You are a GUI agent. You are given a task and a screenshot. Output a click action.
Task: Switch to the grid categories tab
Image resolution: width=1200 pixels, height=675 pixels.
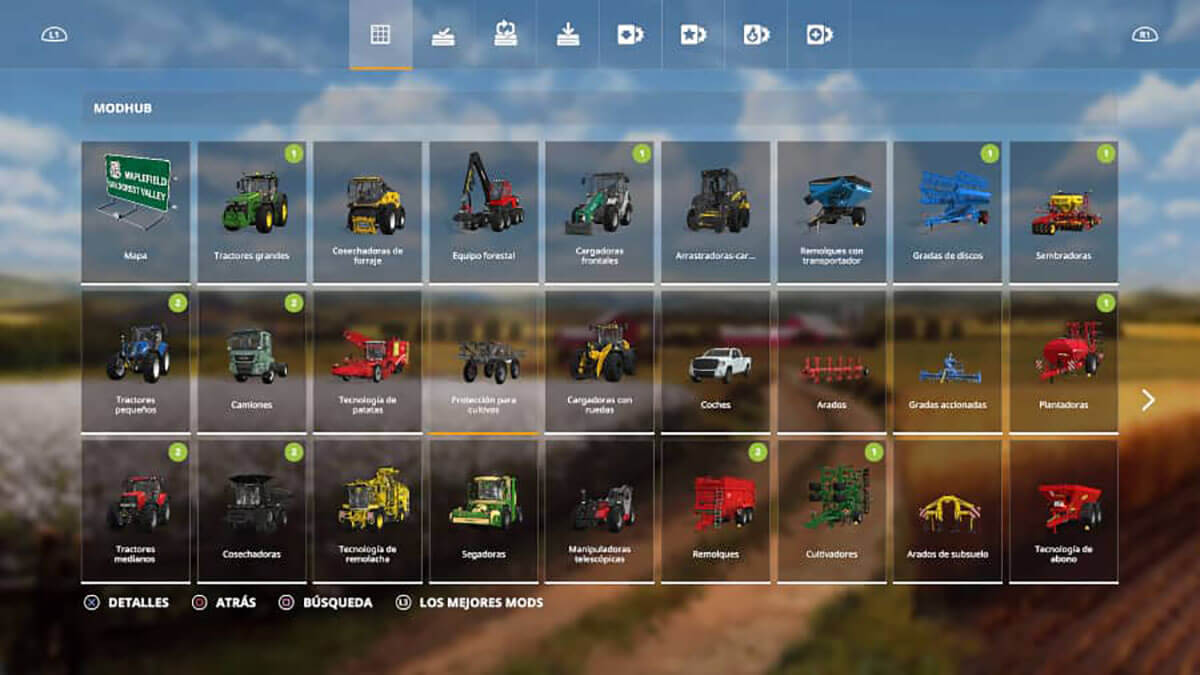(380, 35)
